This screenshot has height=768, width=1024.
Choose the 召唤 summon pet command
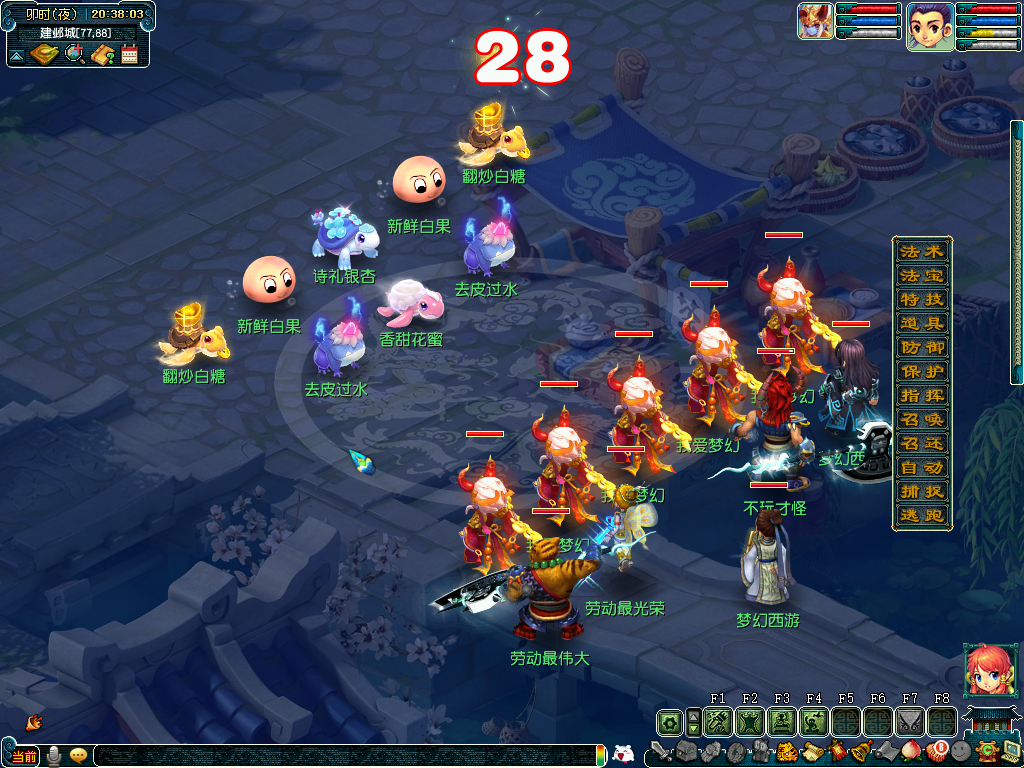[x=921, y=419]
